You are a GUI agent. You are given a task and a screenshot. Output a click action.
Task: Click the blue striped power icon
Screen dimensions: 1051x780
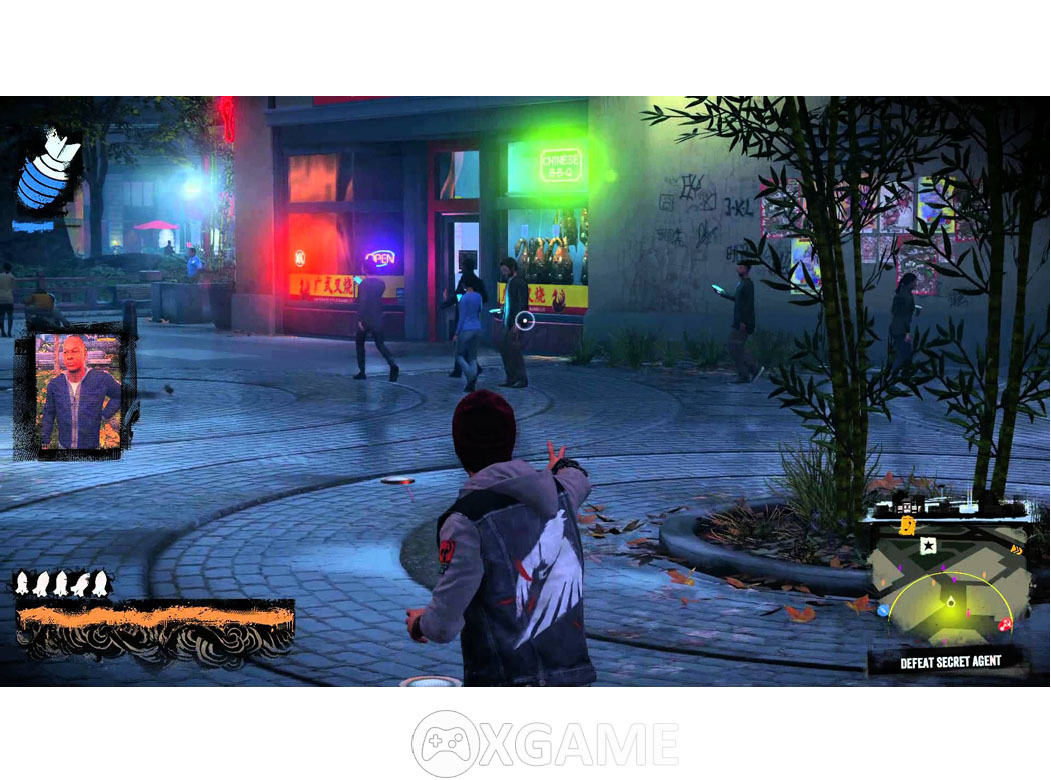tap(47, 172)
